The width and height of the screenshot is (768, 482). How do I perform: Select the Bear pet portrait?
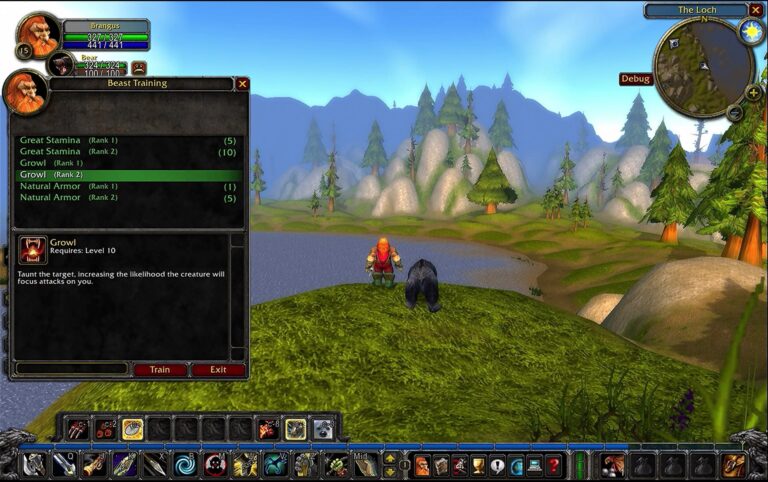tap(61, 65)
